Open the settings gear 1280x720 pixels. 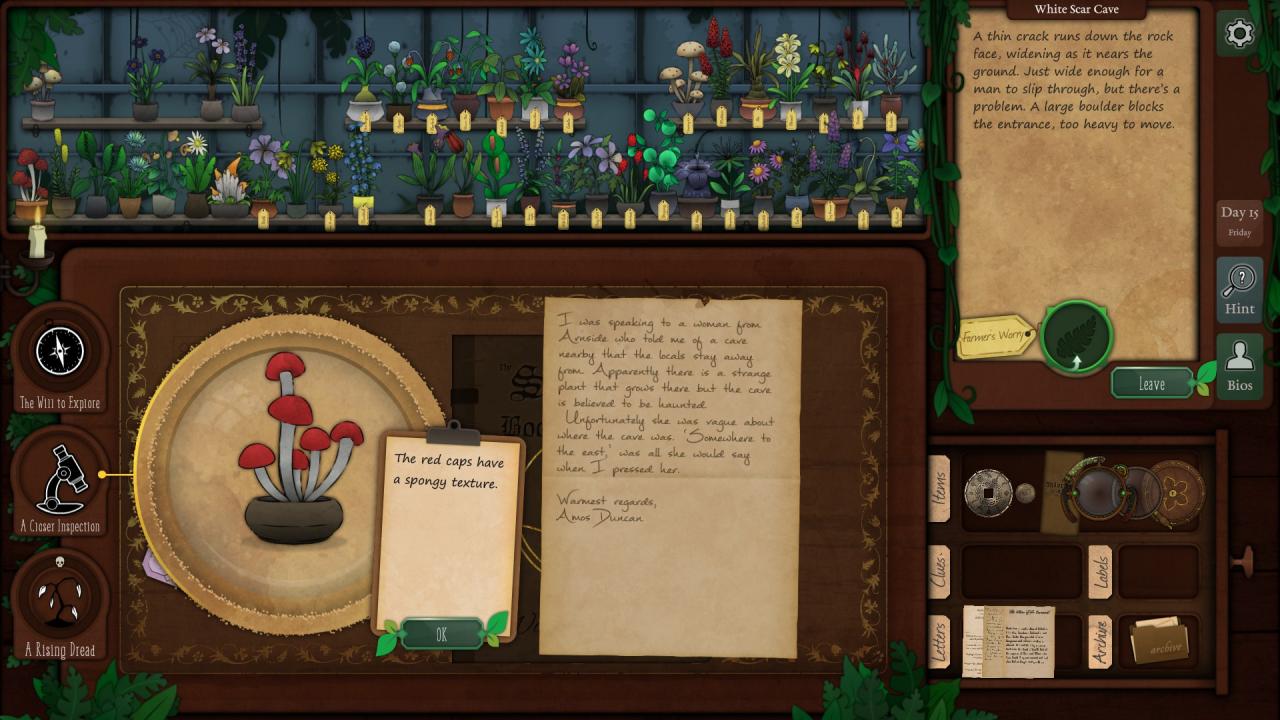point(1239,34)
